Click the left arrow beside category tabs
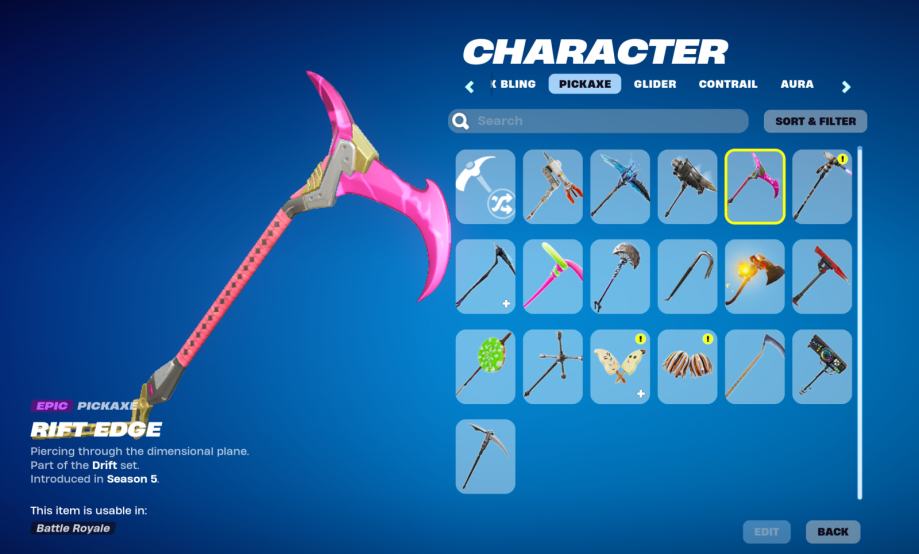The image size is (919, 554). point(469,87)
